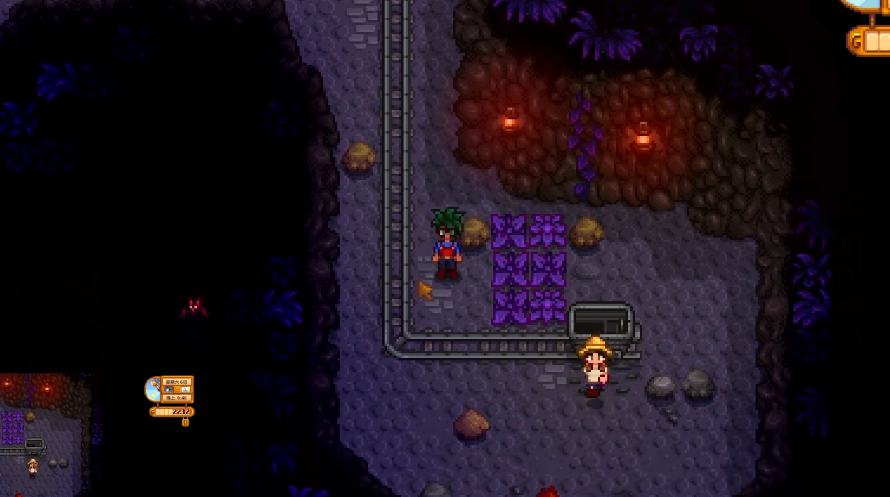The width and height of the screenshot is (890, 497).
Task: Open the journal exclamation mark icon
Action: coord(185,422)
